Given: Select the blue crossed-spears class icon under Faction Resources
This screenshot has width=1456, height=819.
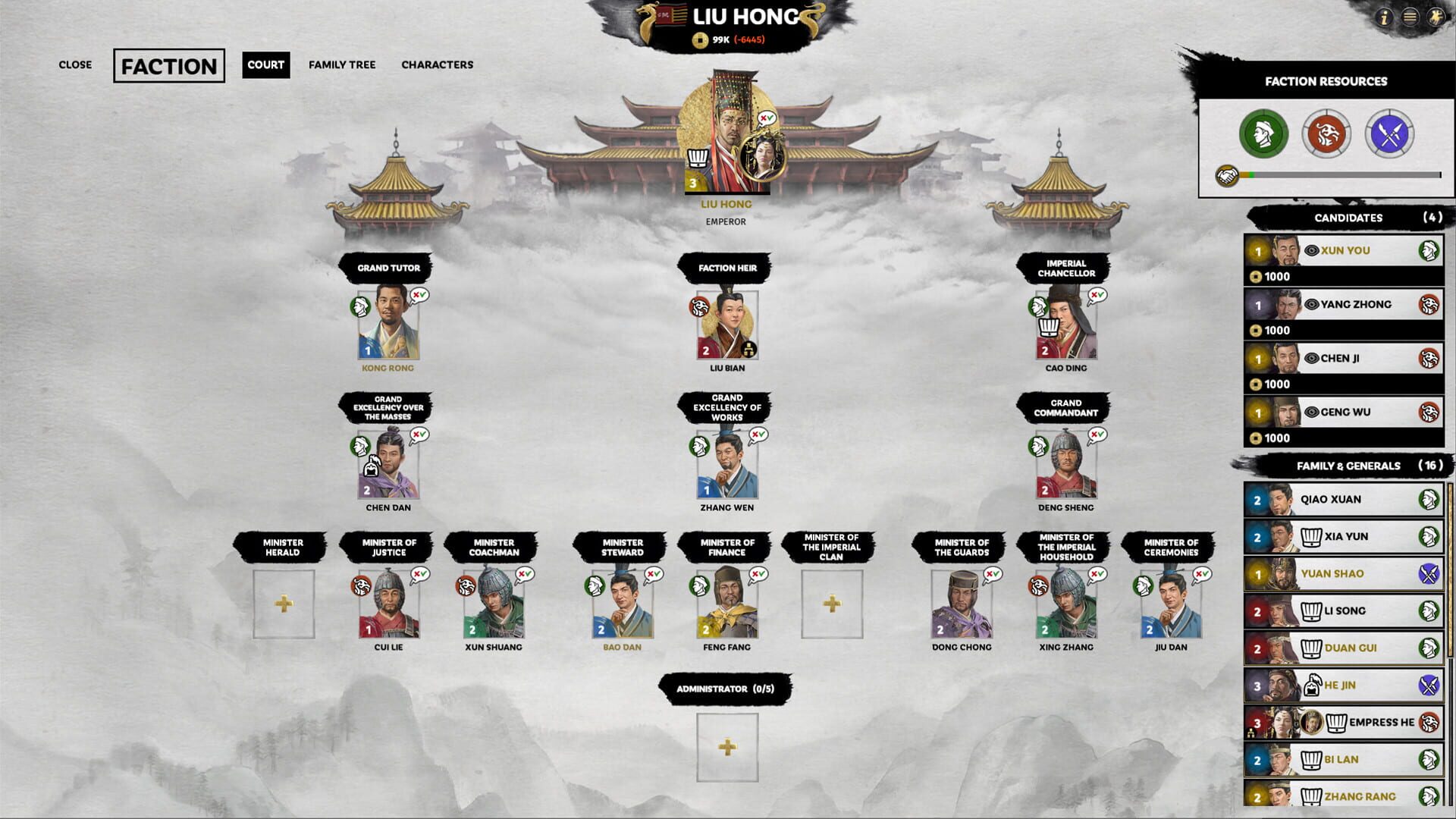Looking at the screenshot, I should (x=1389, y=134).
